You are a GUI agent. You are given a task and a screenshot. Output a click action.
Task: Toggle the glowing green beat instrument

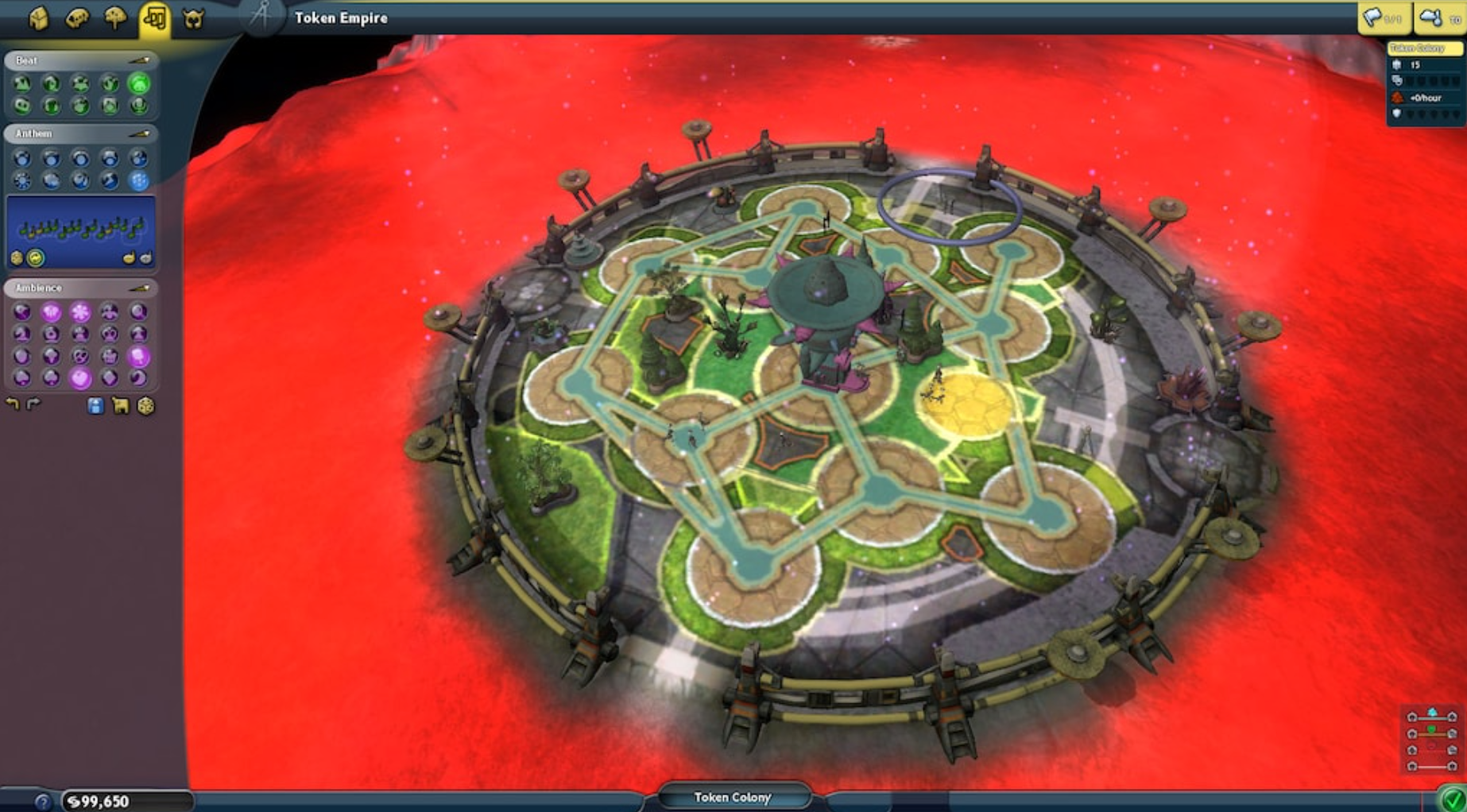(139, 84)
